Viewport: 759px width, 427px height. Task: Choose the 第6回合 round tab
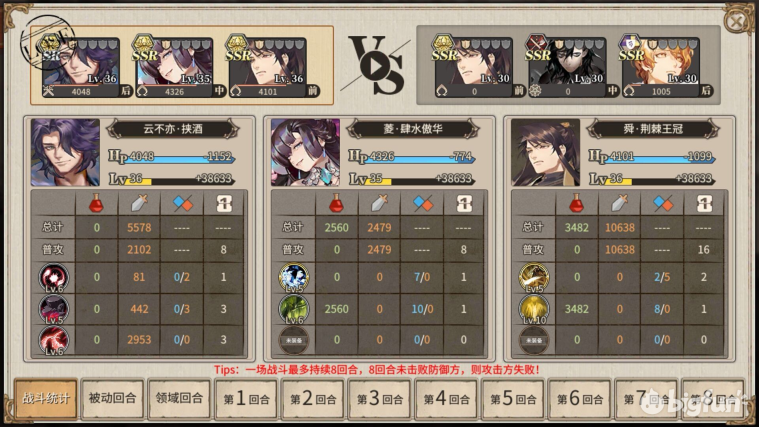578,399
